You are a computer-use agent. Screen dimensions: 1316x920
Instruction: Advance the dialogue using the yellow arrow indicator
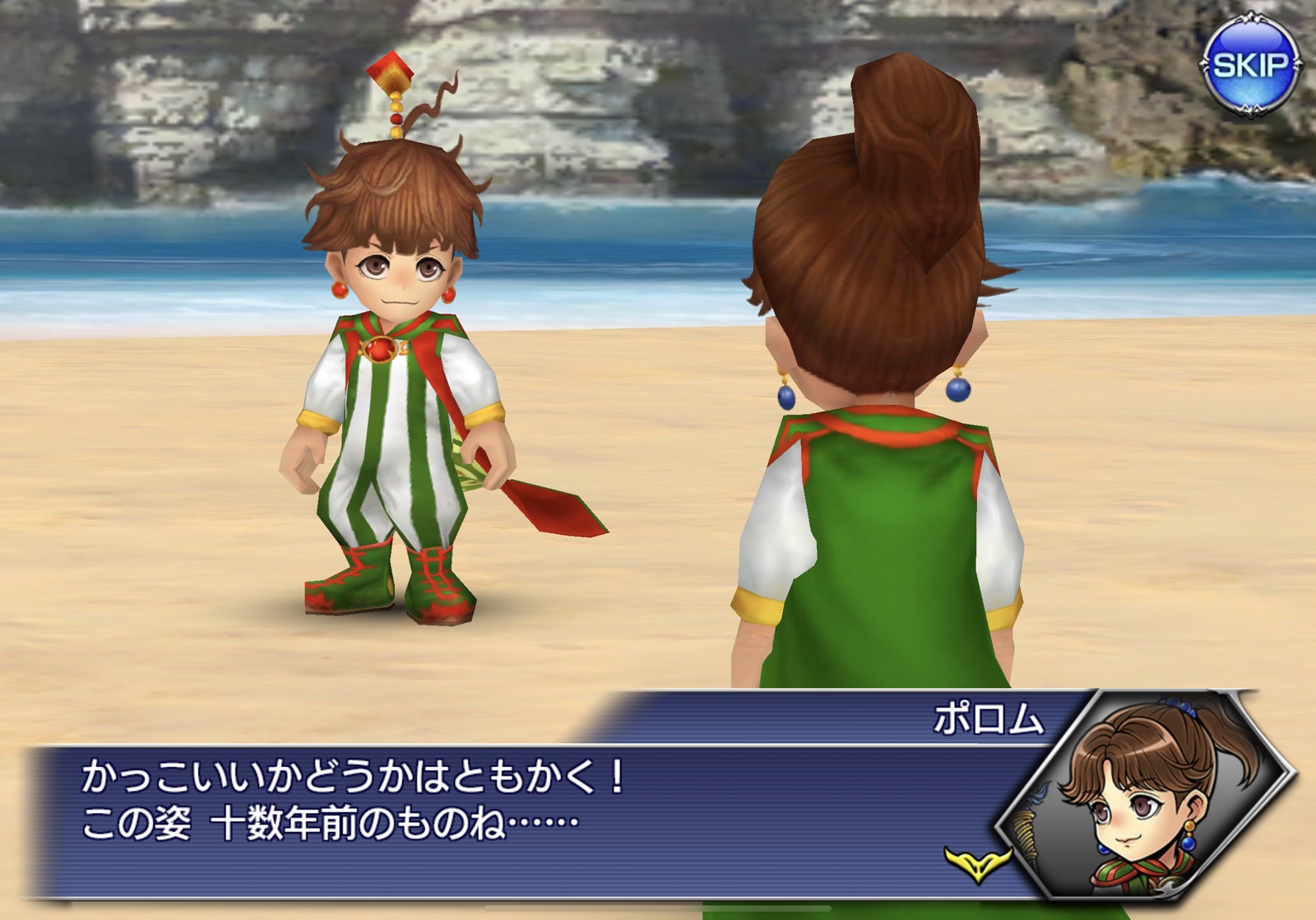coord(978,863)
